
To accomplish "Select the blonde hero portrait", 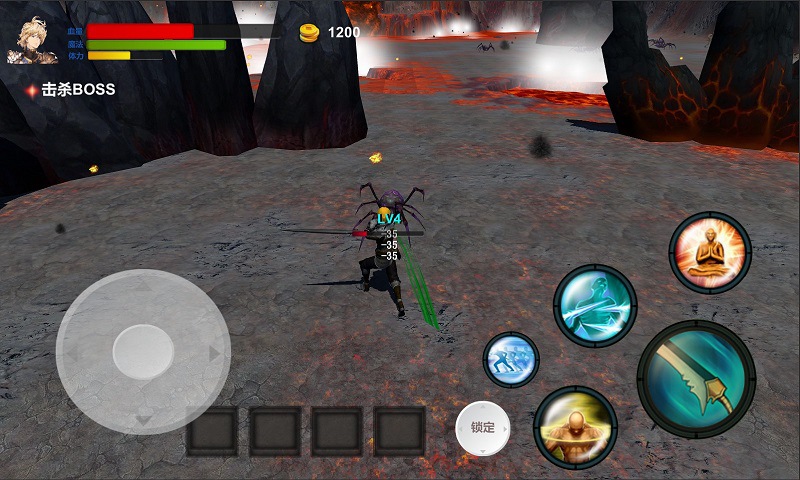I will pos(33,42).
